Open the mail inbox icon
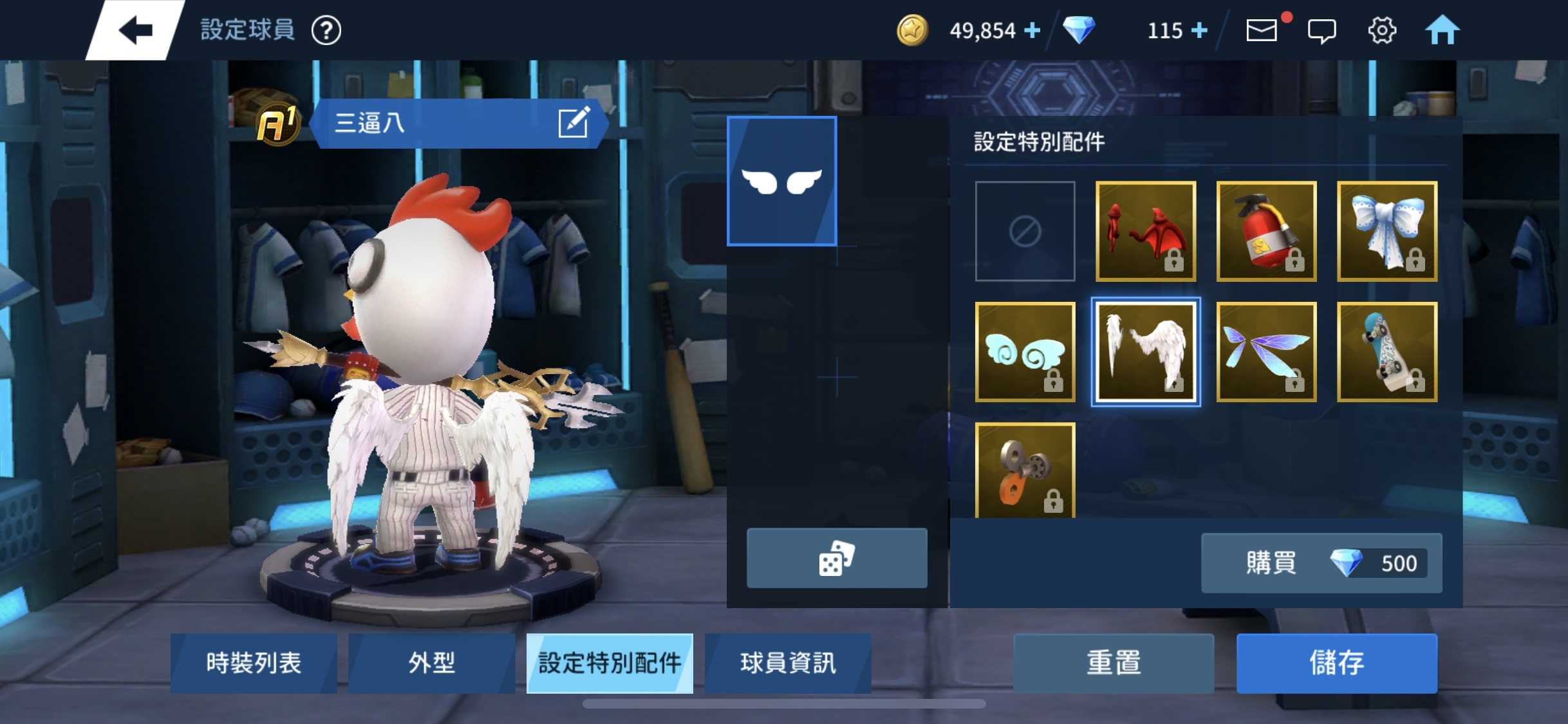 tap(1262, 30)
